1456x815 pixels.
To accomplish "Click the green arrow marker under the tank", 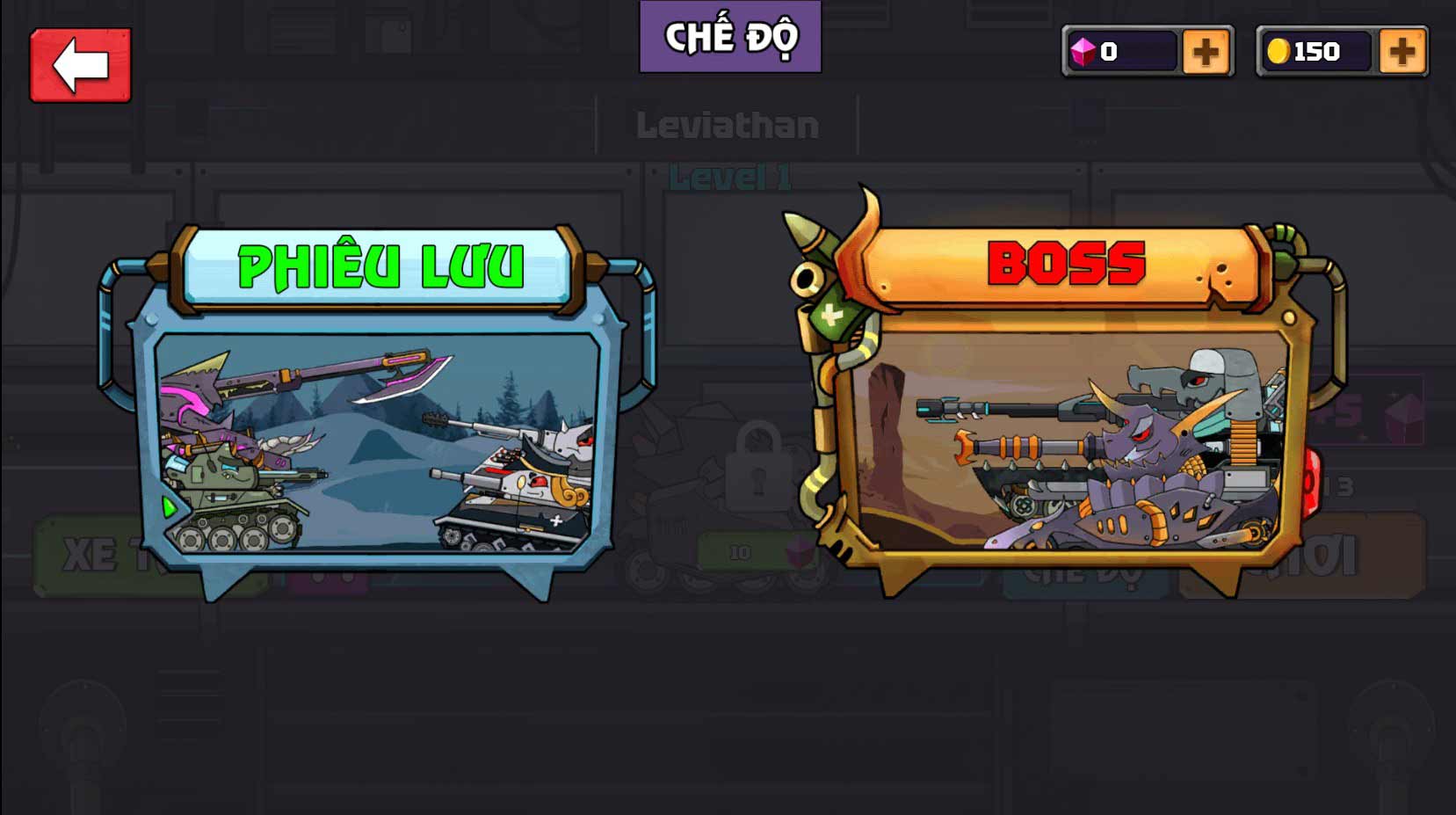I will (170, 507).
